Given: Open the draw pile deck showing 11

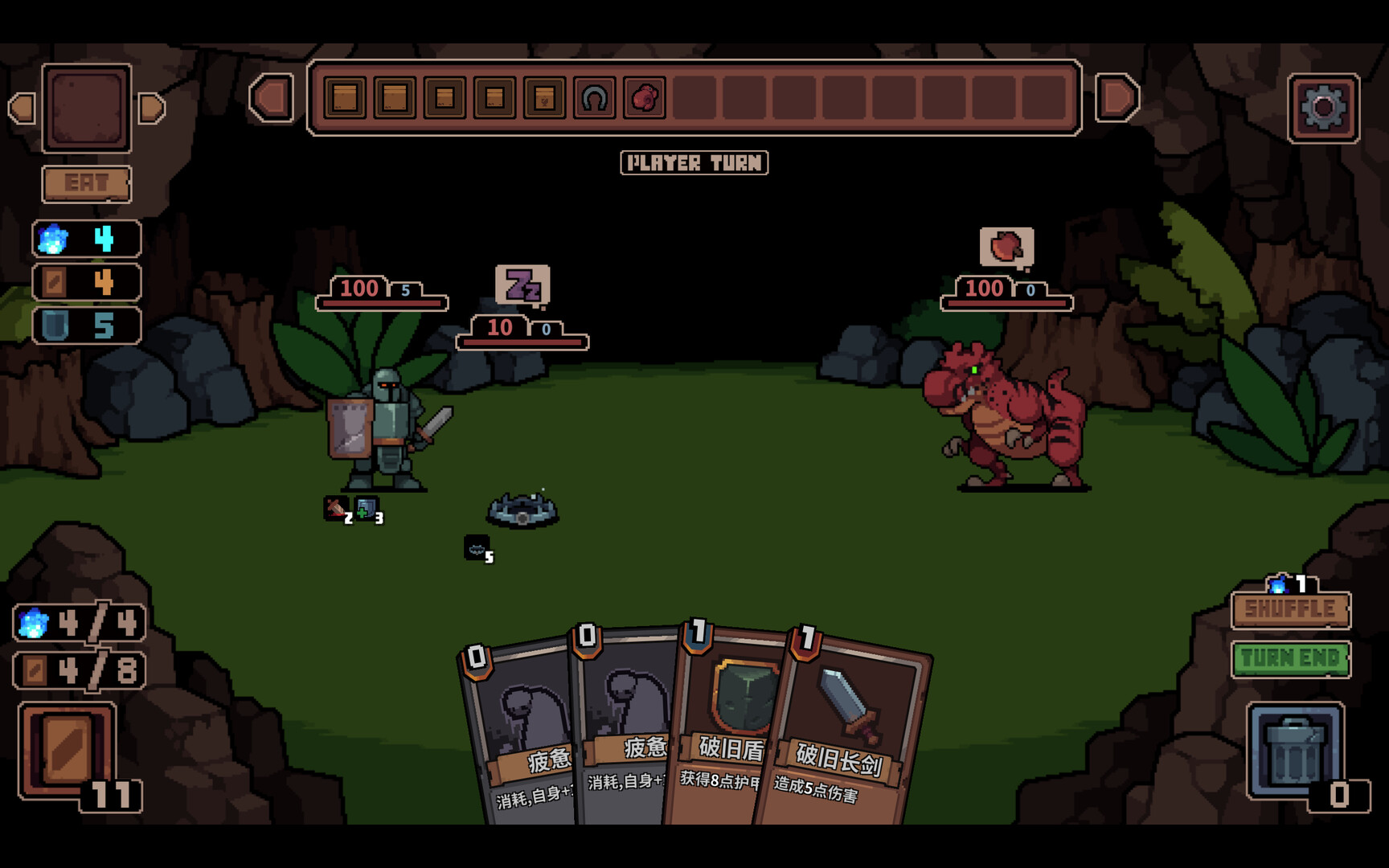Looking at the screenshot, I should (x=68, y=751).
